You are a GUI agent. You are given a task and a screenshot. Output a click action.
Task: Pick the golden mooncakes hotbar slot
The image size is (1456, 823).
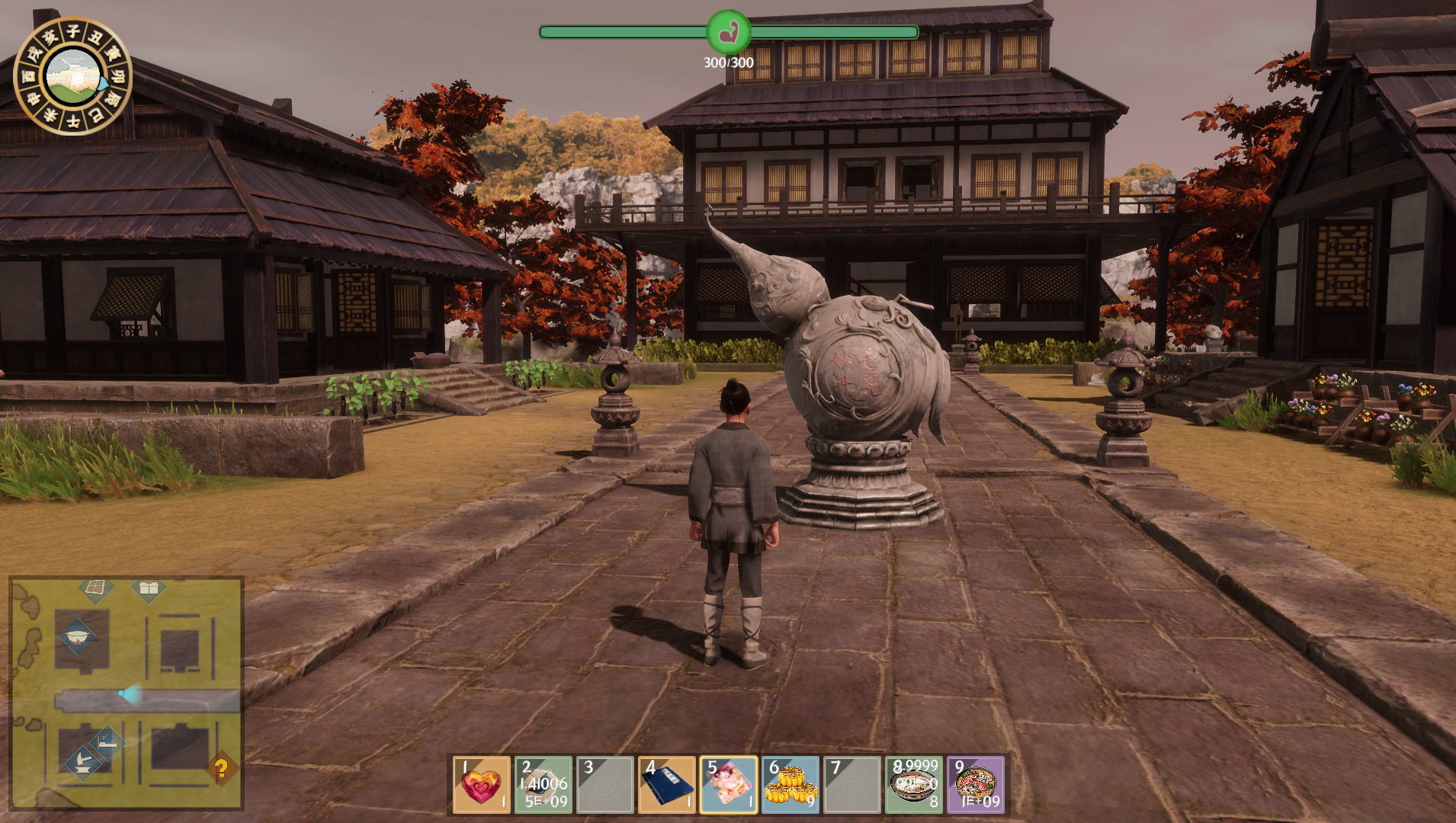(790, 785)
